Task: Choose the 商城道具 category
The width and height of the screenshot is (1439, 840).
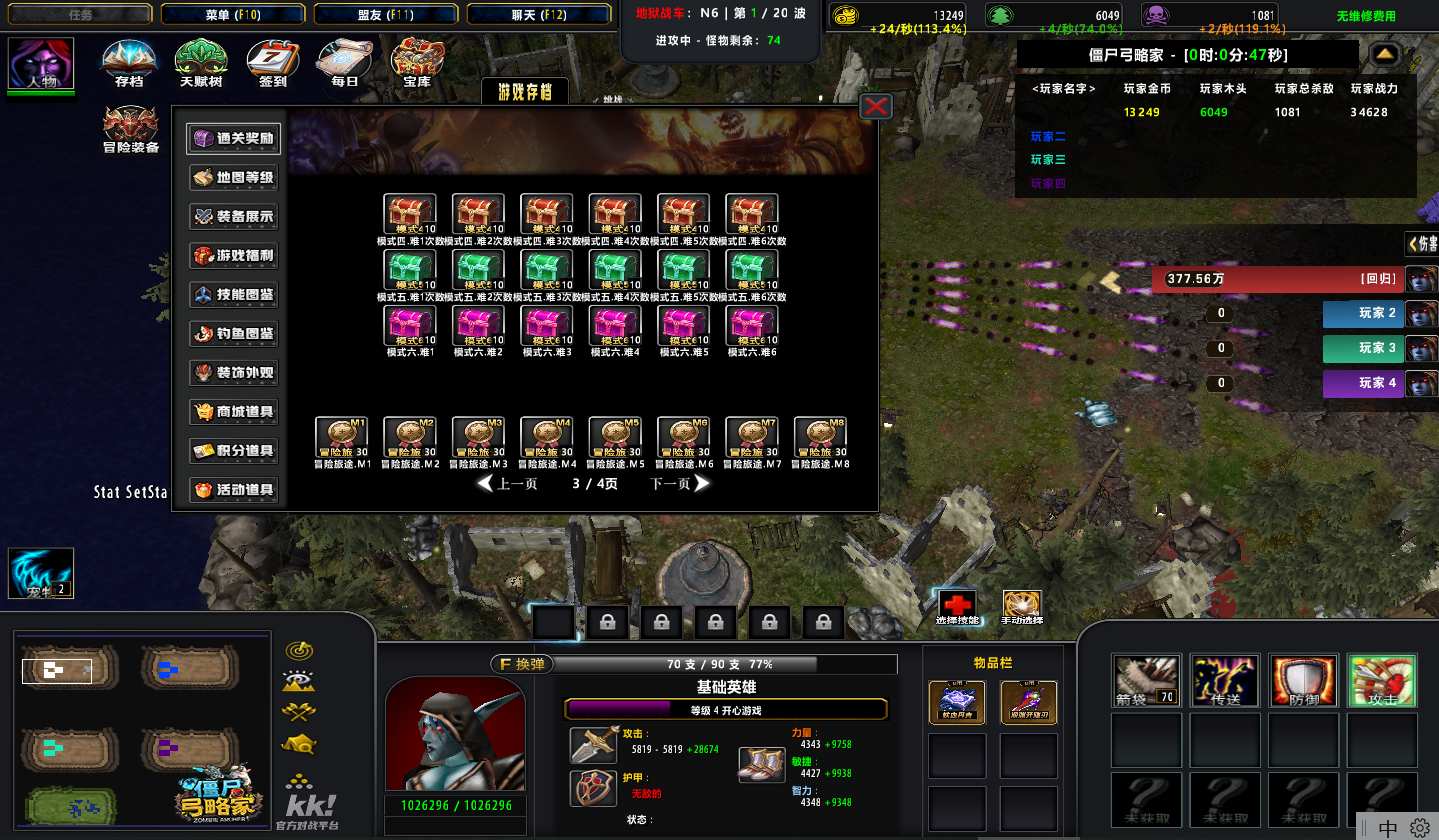Action: tap(233, 412)
